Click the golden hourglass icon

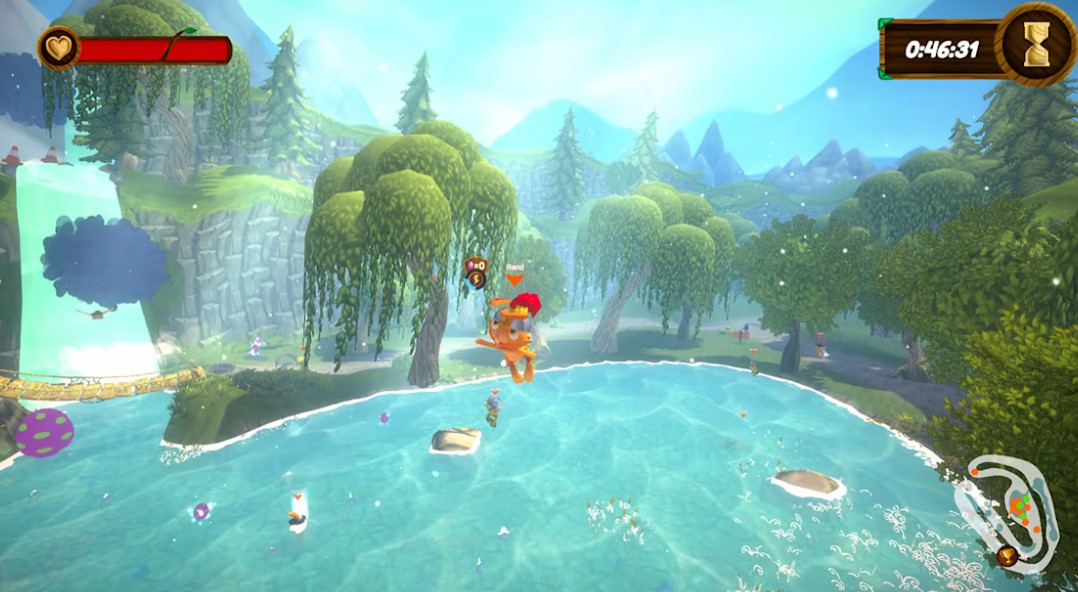(x=1036, y=44)
